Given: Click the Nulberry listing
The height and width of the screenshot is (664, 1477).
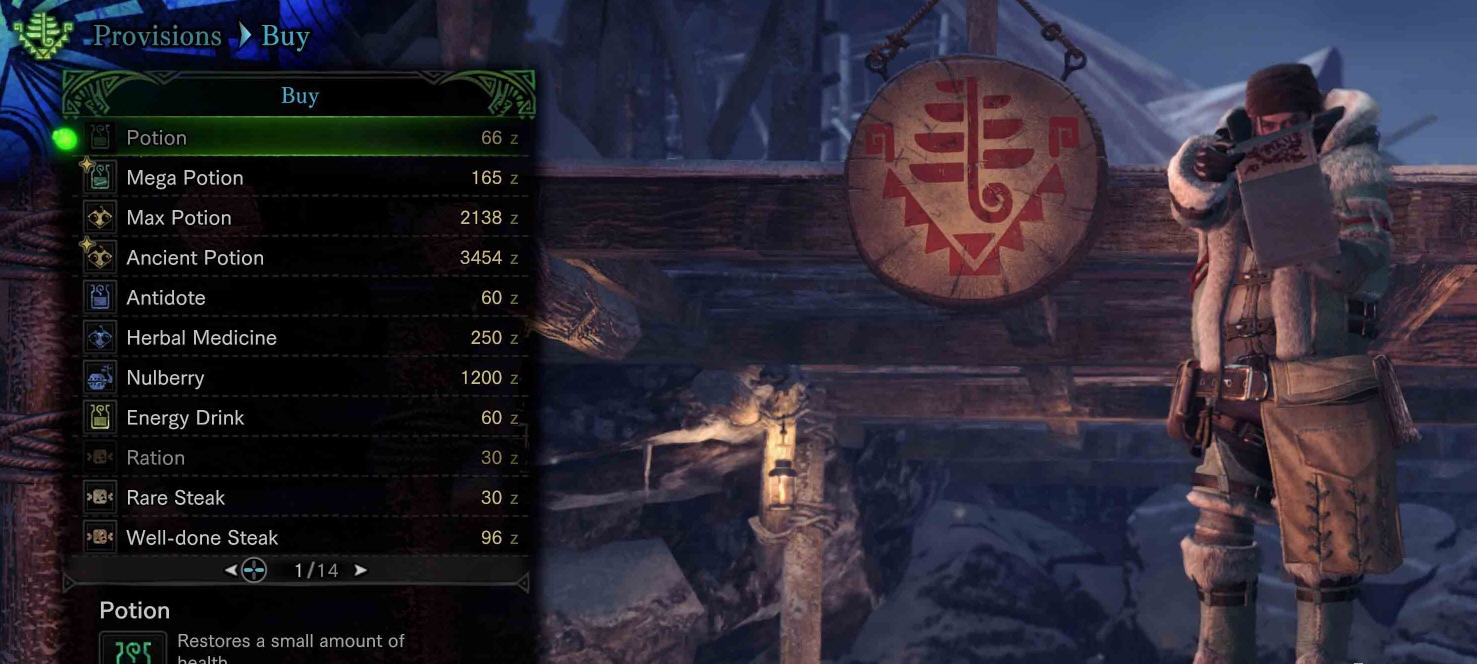Looking at the screenshot, I should pos(300,378).
